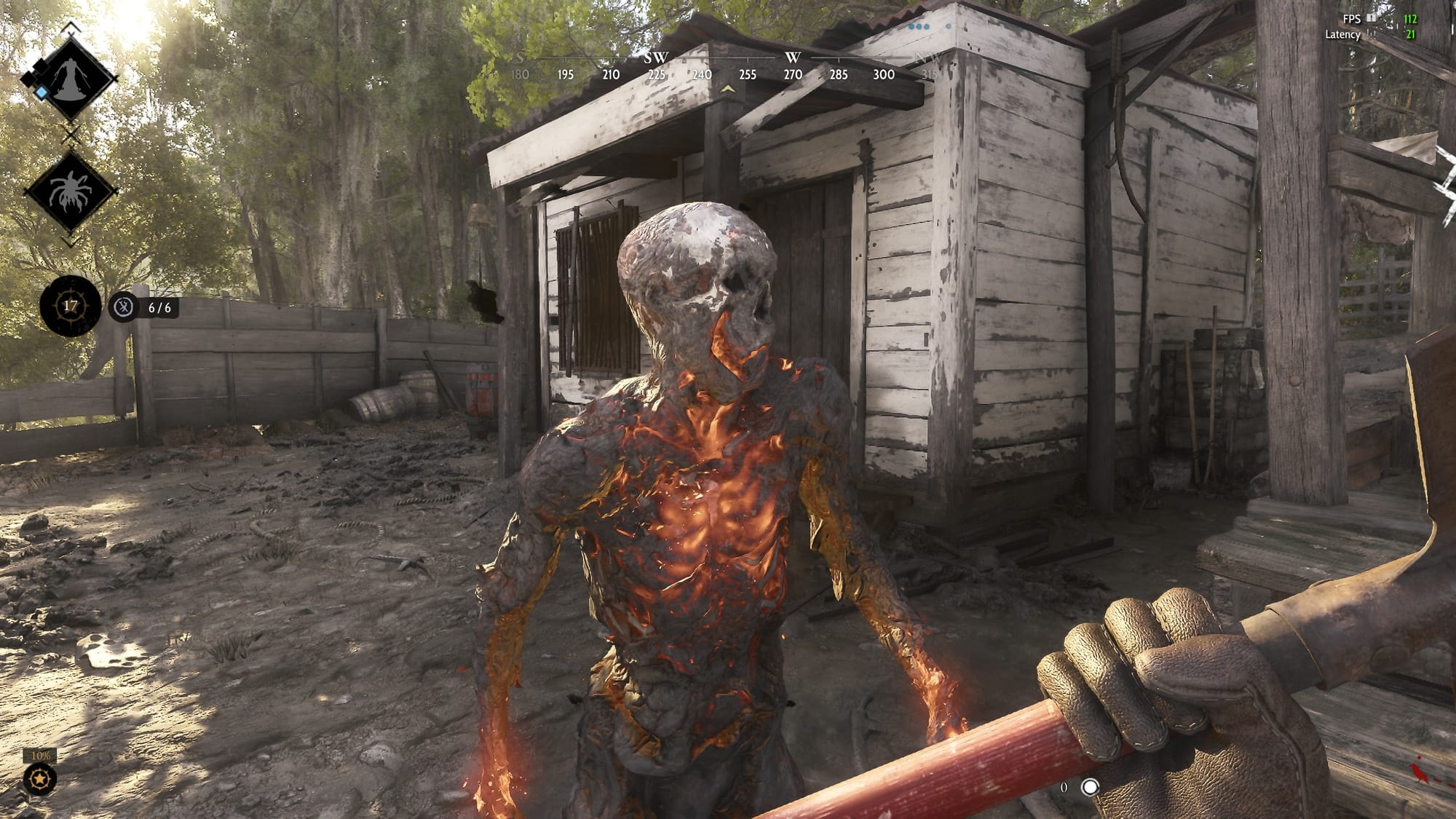1456x819 pixels.
Task: Select the W marker on the compass bar
Action: [794, 55]
